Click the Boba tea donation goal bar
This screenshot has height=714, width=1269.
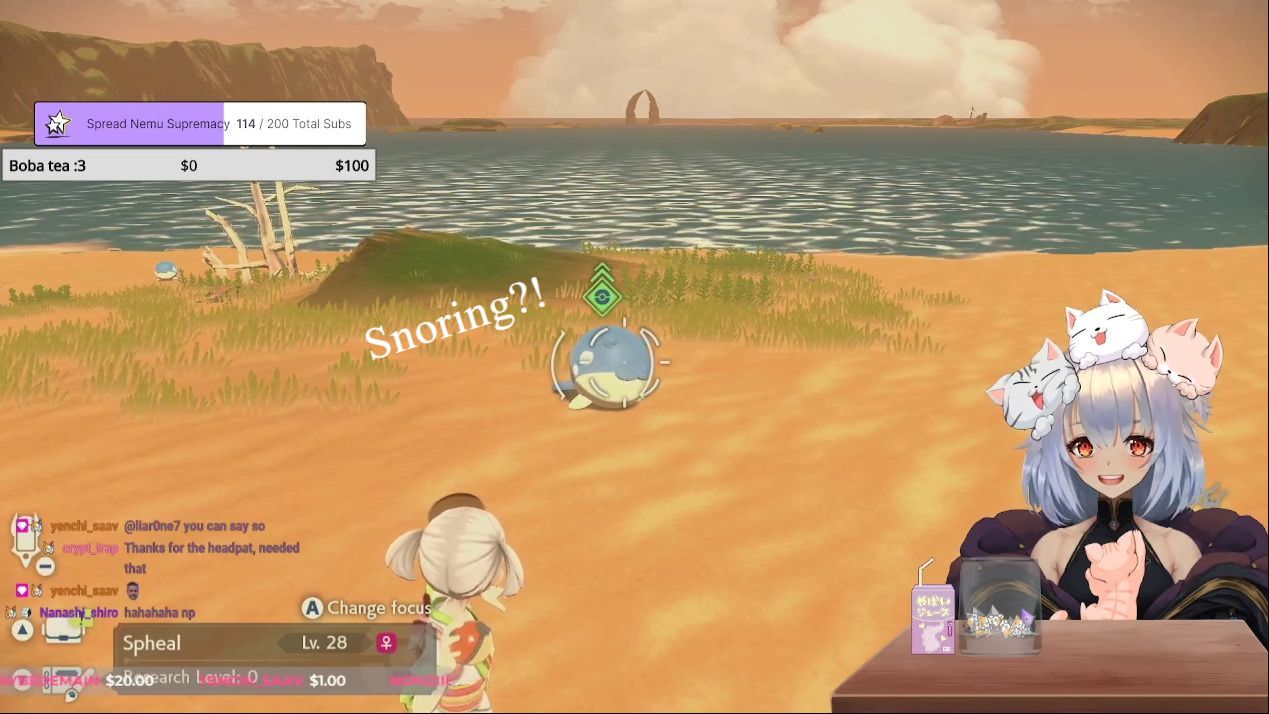(189, 166)
